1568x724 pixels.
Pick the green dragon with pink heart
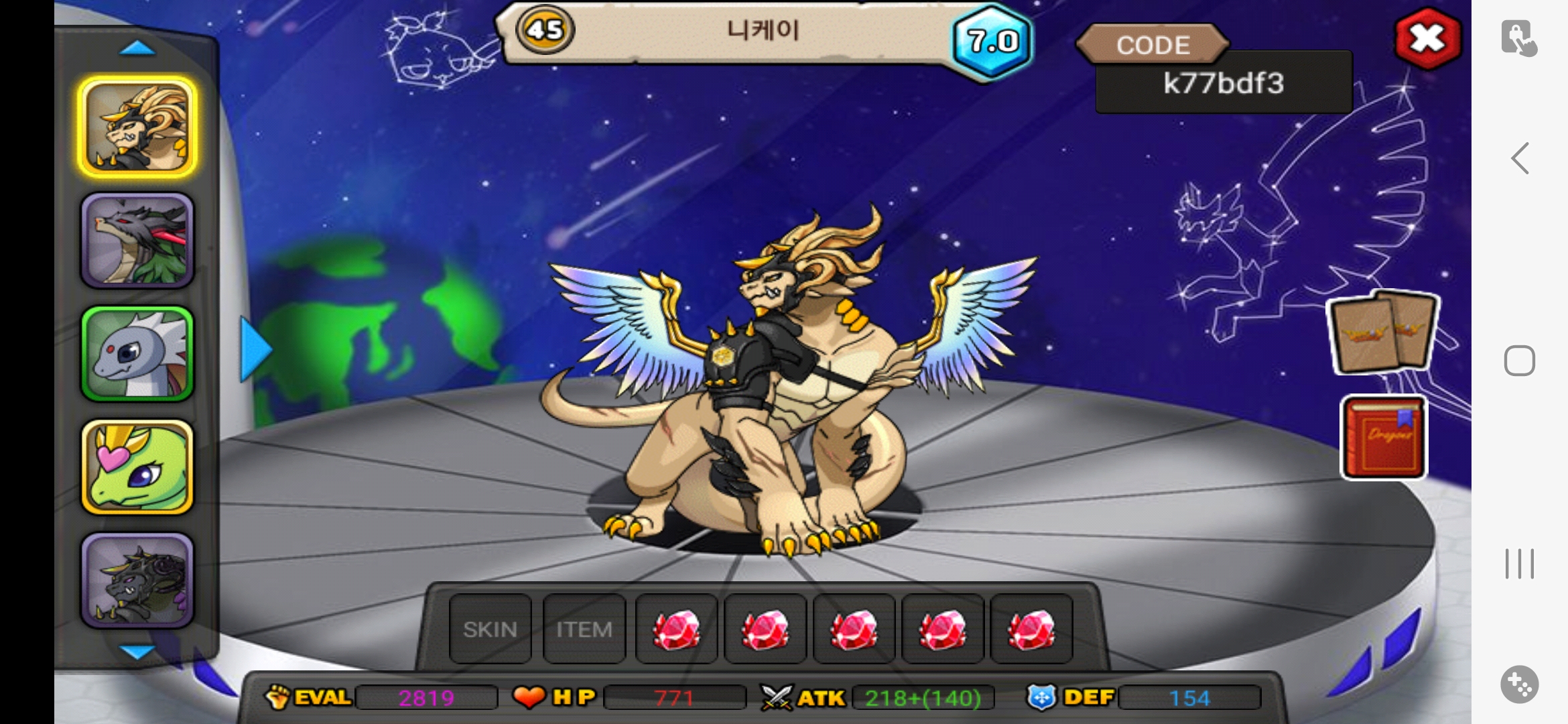[137, 467]
